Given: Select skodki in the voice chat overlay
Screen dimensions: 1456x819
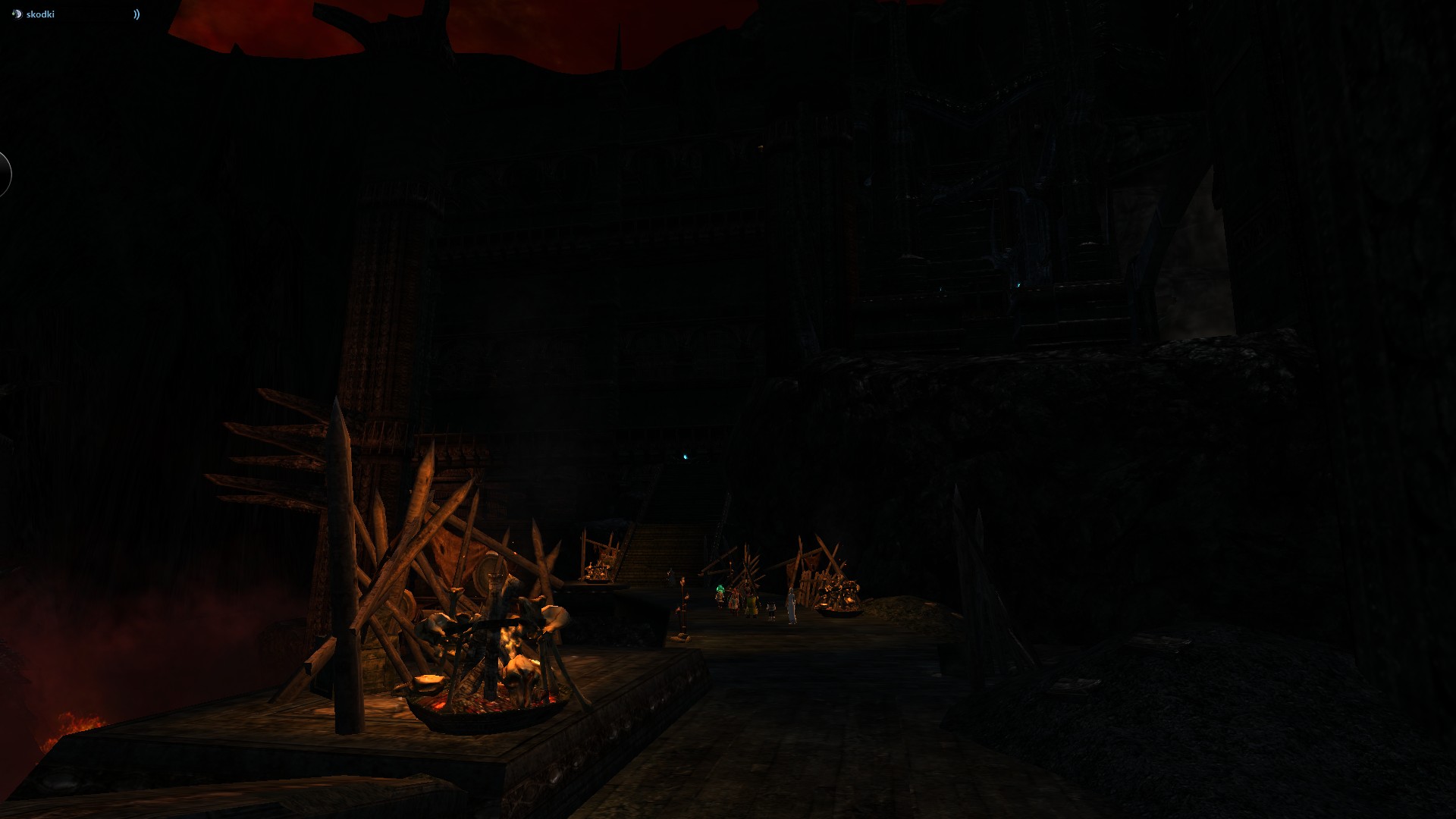Looking at the screenshot, I should click(x=40, y=14).
